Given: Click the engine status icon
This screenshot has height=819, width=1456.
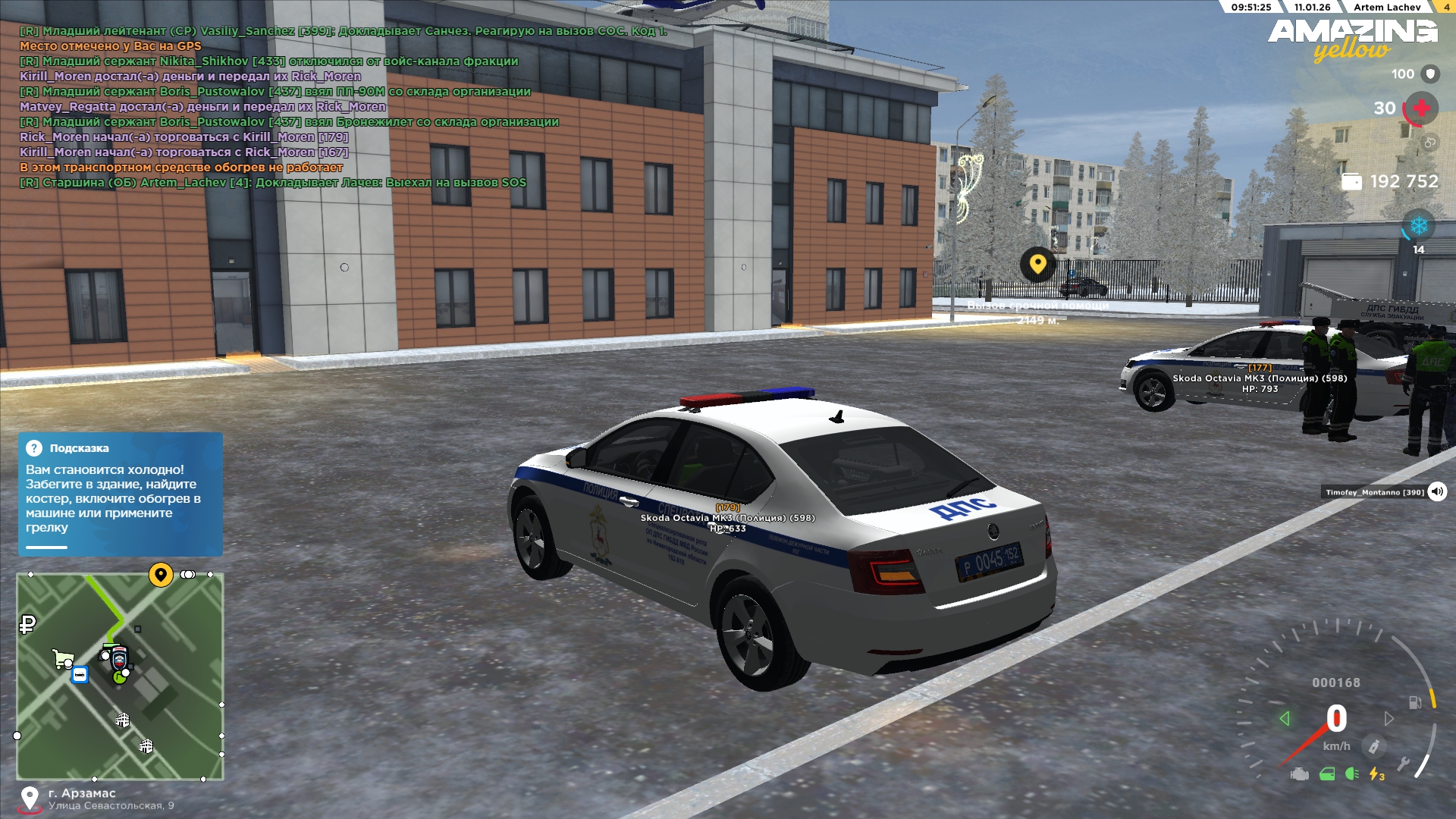Looking at the screenshot, I should click(x=1299, y=774).
